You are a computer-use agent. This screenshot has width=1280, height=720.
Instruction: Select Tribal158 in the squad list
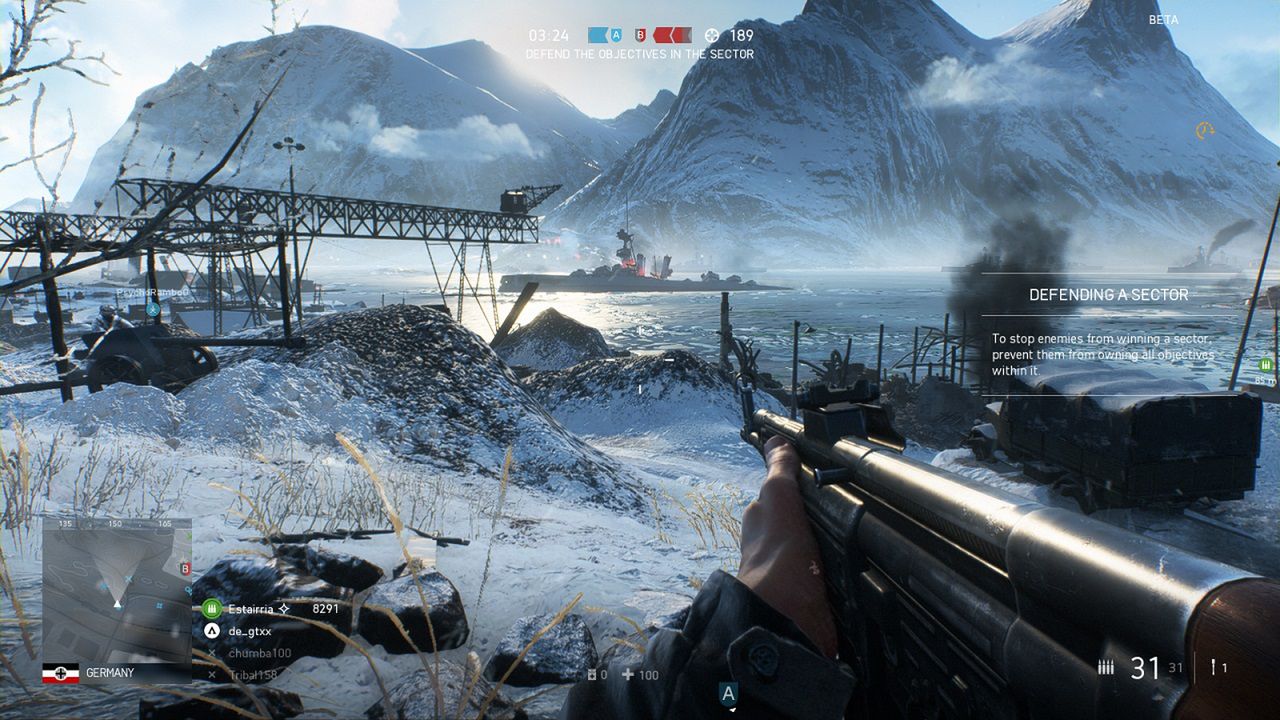[255, 675]
